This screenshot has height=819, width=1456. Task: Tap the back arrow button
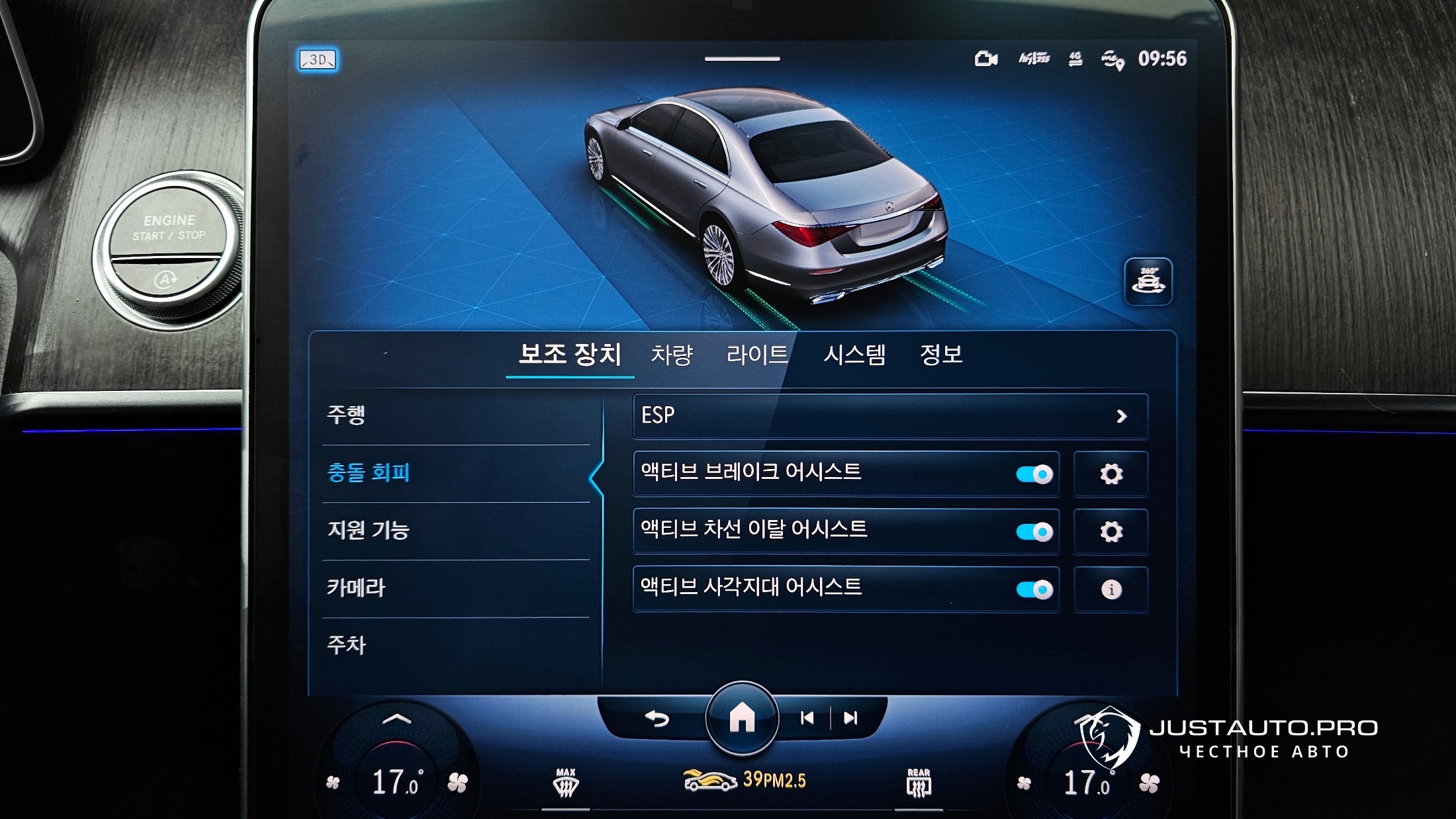point(657,718)
